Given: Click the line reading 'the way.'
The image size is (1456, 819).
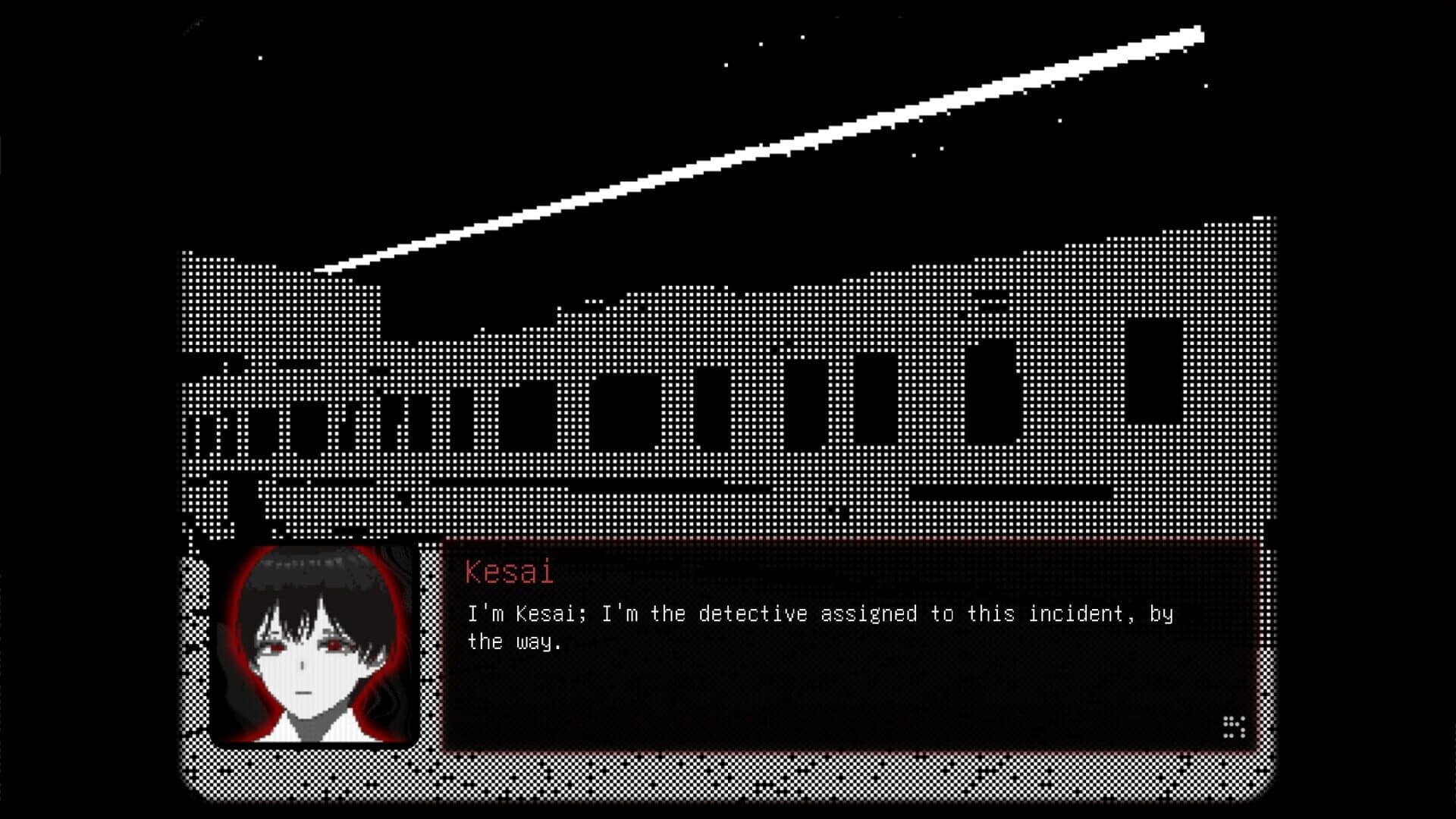Looking at the screenshot, I should point(512,641).
